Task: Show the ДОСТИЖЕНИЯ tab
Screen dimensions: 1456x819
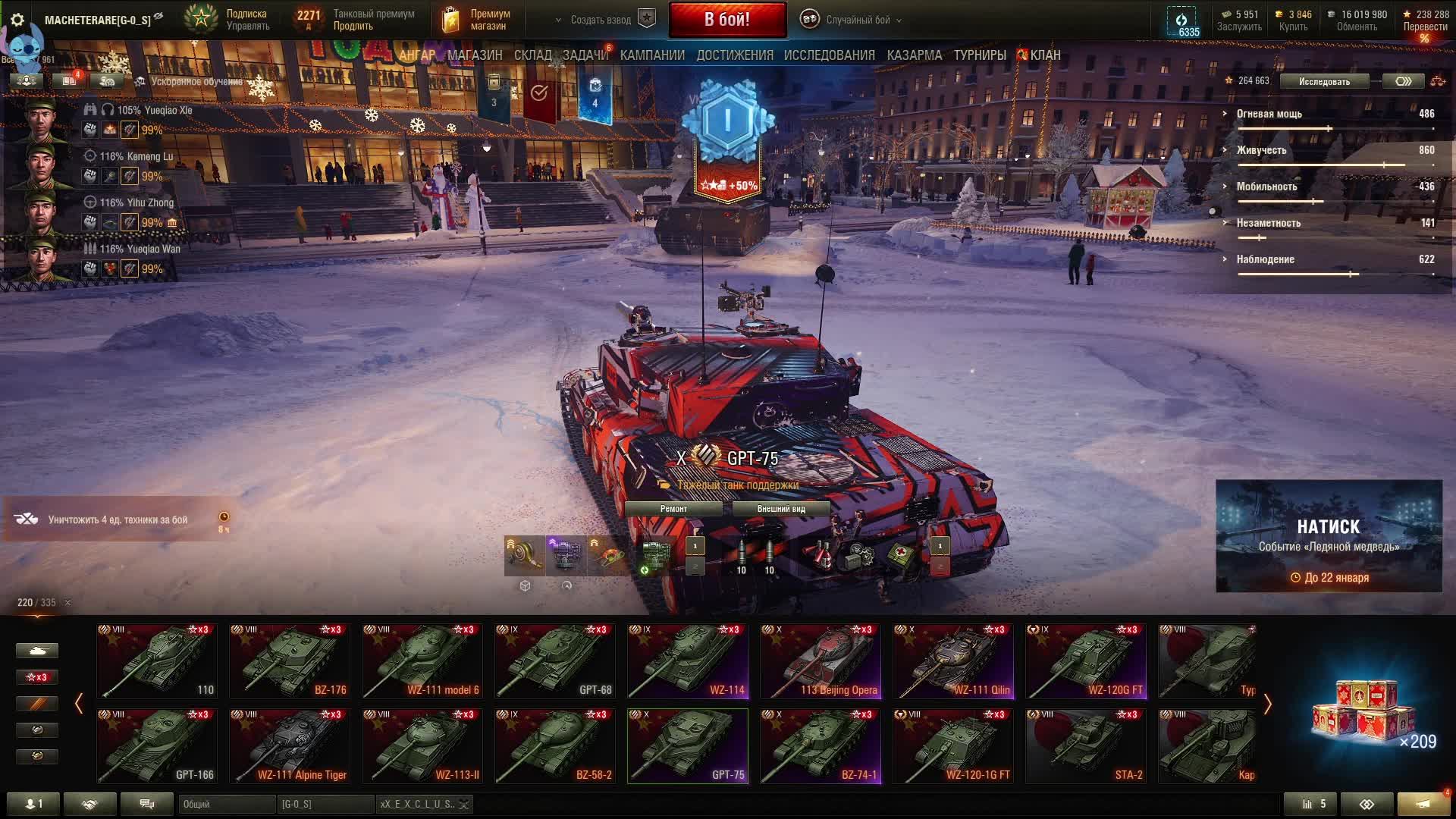Action: pyautogui.click(x=734, y=55)
